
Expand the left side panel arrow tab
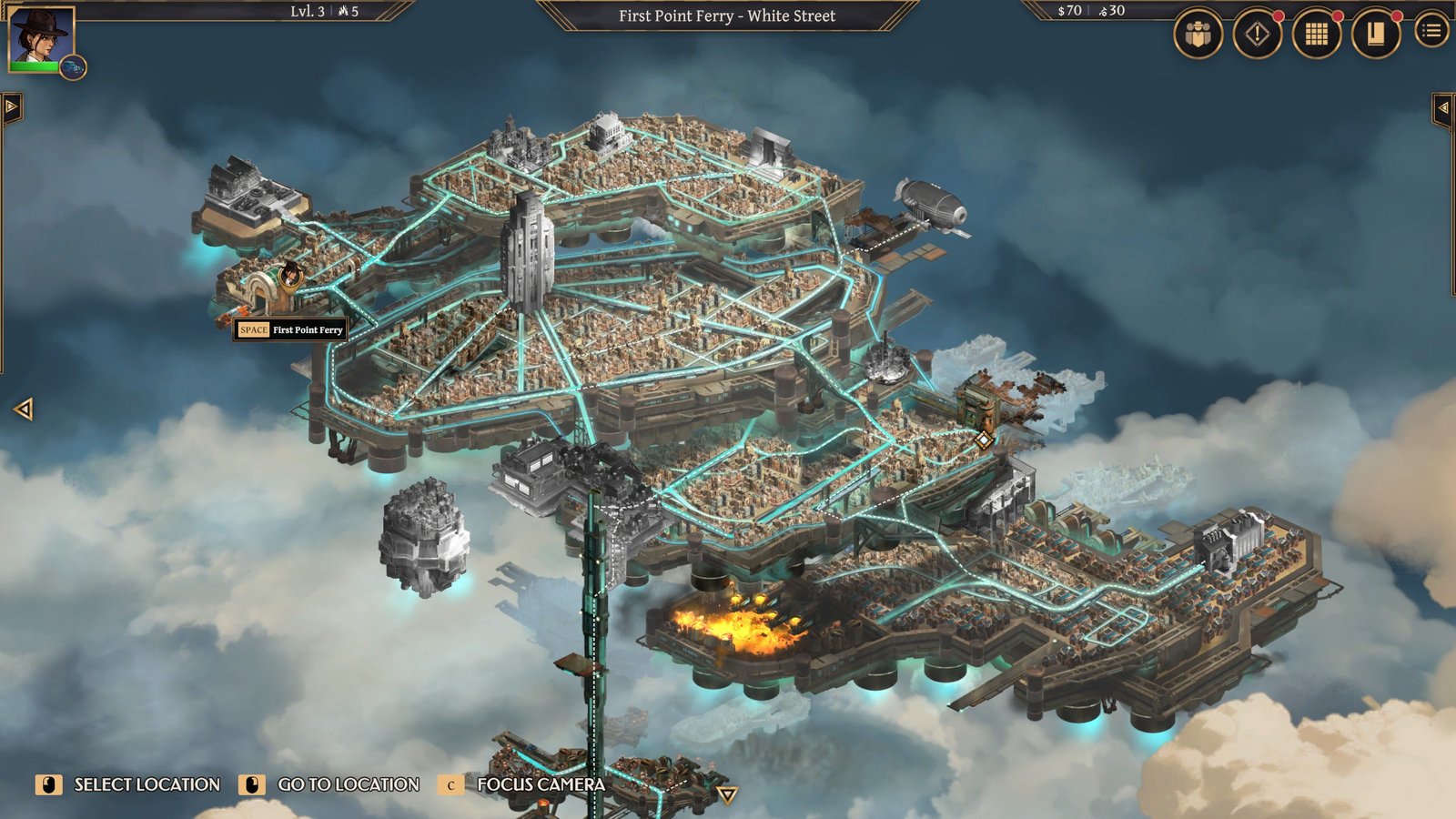click(x=11, y=107)
